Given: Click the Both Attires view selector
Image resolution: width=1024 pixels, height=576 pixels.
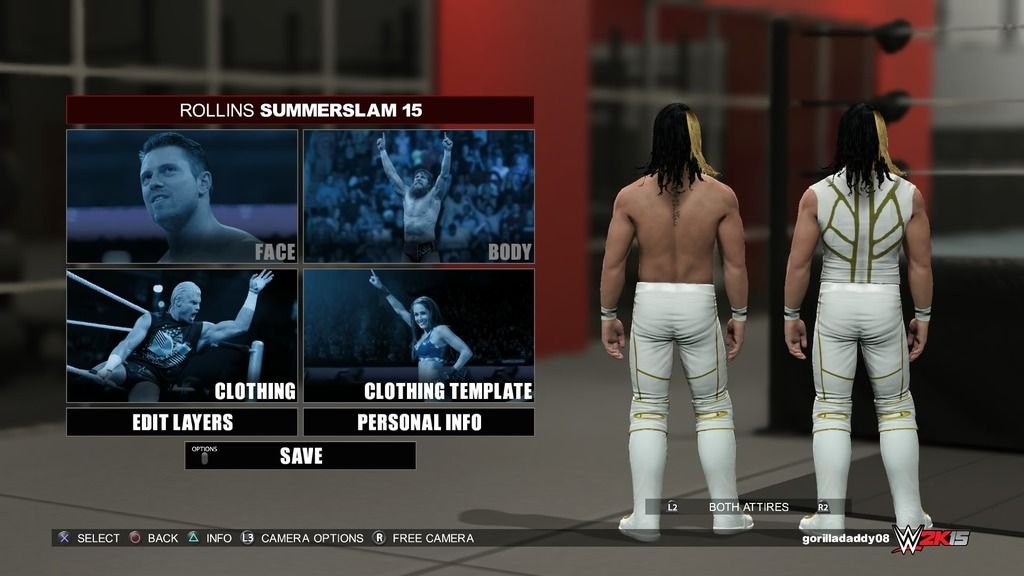Looking at the screenshot, I should pos(748,507).
